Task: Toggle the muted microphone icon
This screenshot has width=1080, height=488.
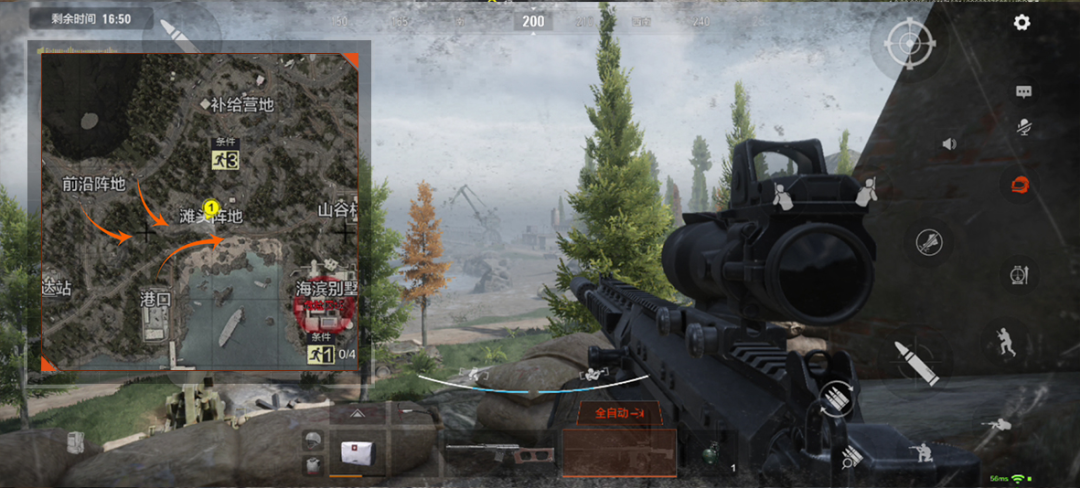Action: pos(1023,127)
